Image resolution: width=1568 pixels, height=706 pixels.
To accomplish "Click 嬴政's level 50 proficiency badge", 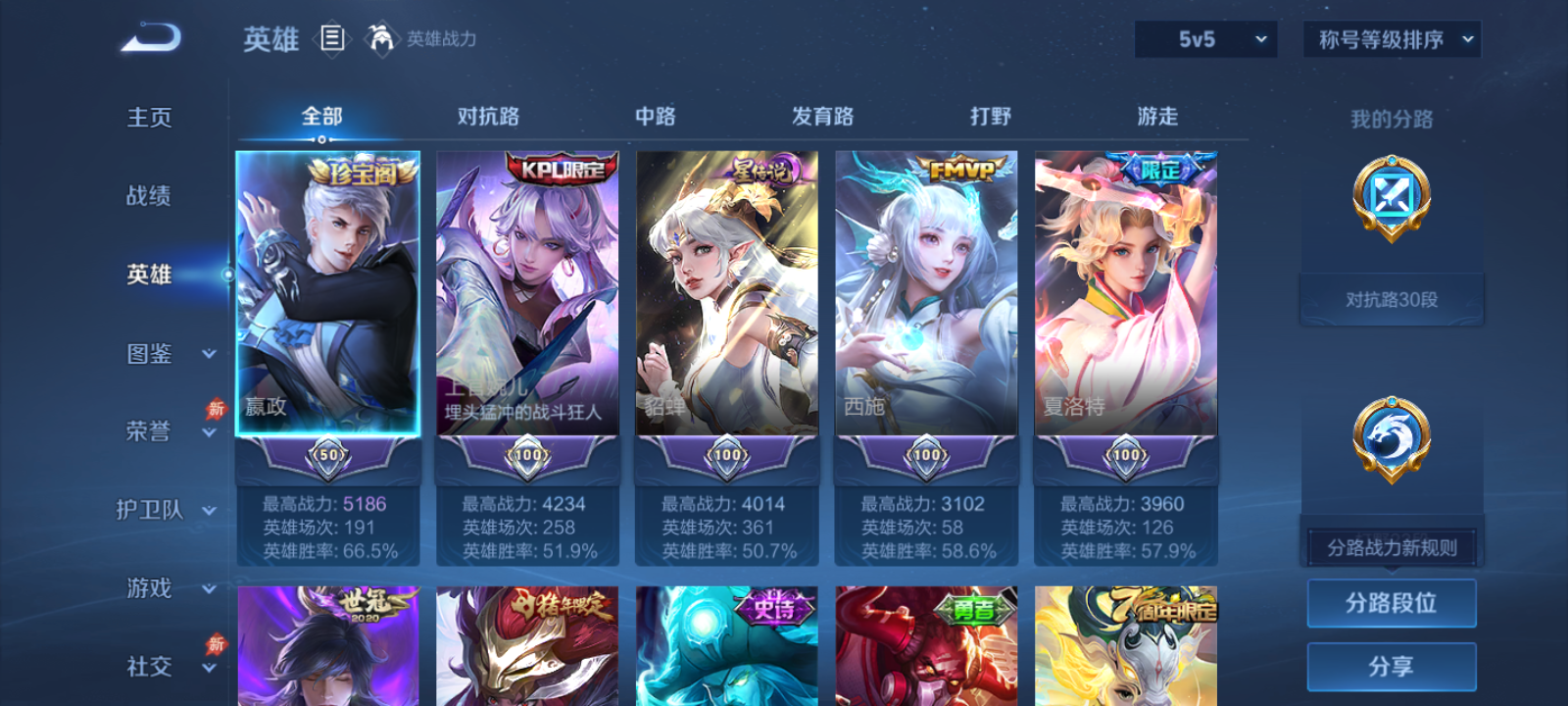I will click(x=327, y=455).
